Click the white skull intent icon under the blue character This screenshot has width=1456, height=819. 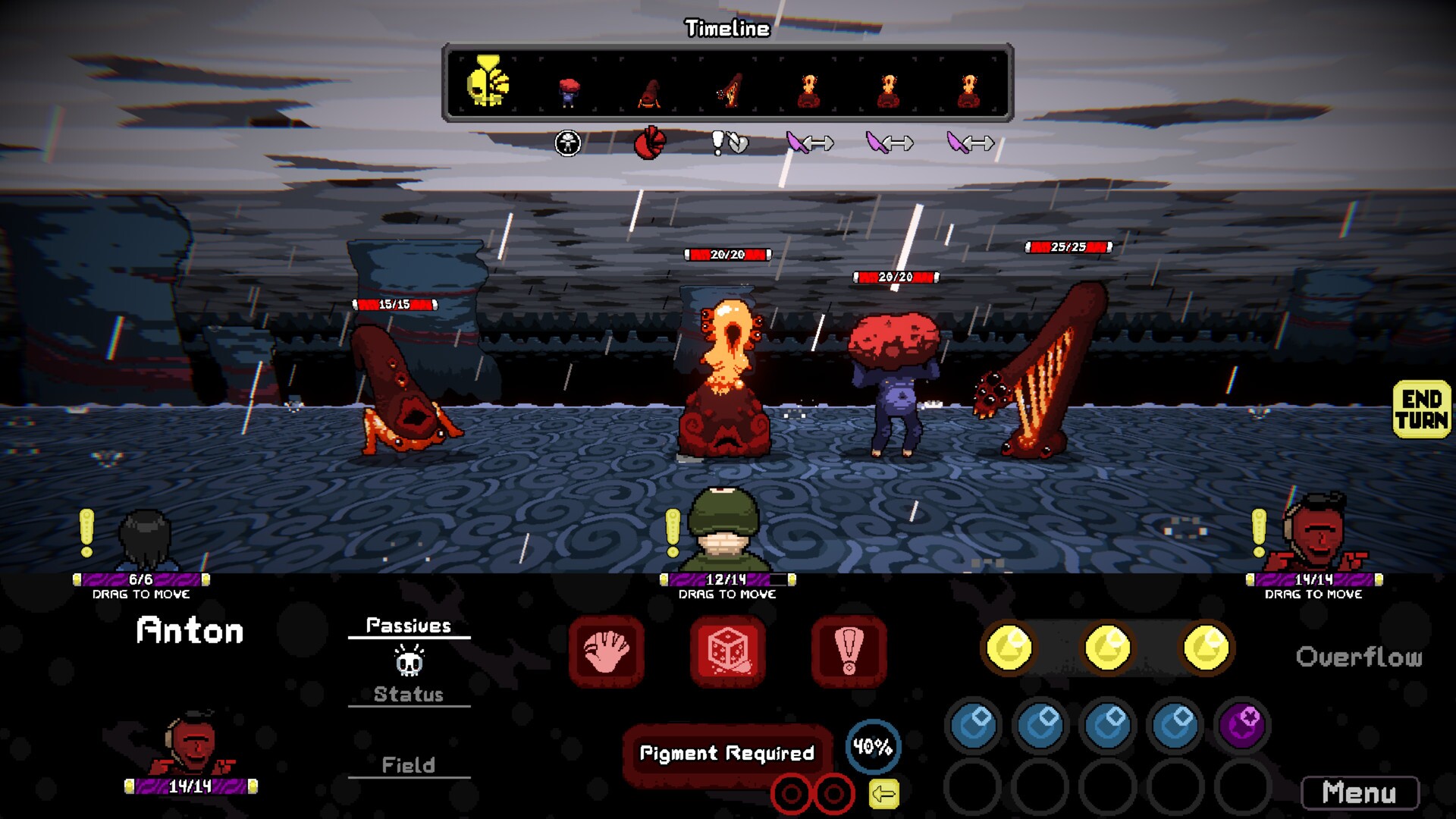(567, 143)
